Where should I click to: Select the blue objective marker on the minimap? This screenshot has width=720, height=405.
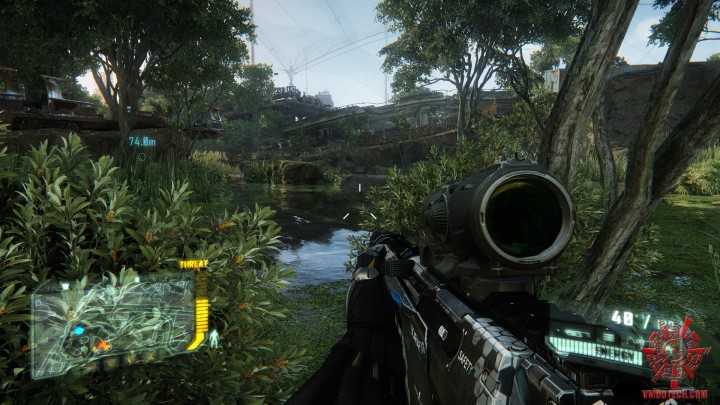(78, 330)
